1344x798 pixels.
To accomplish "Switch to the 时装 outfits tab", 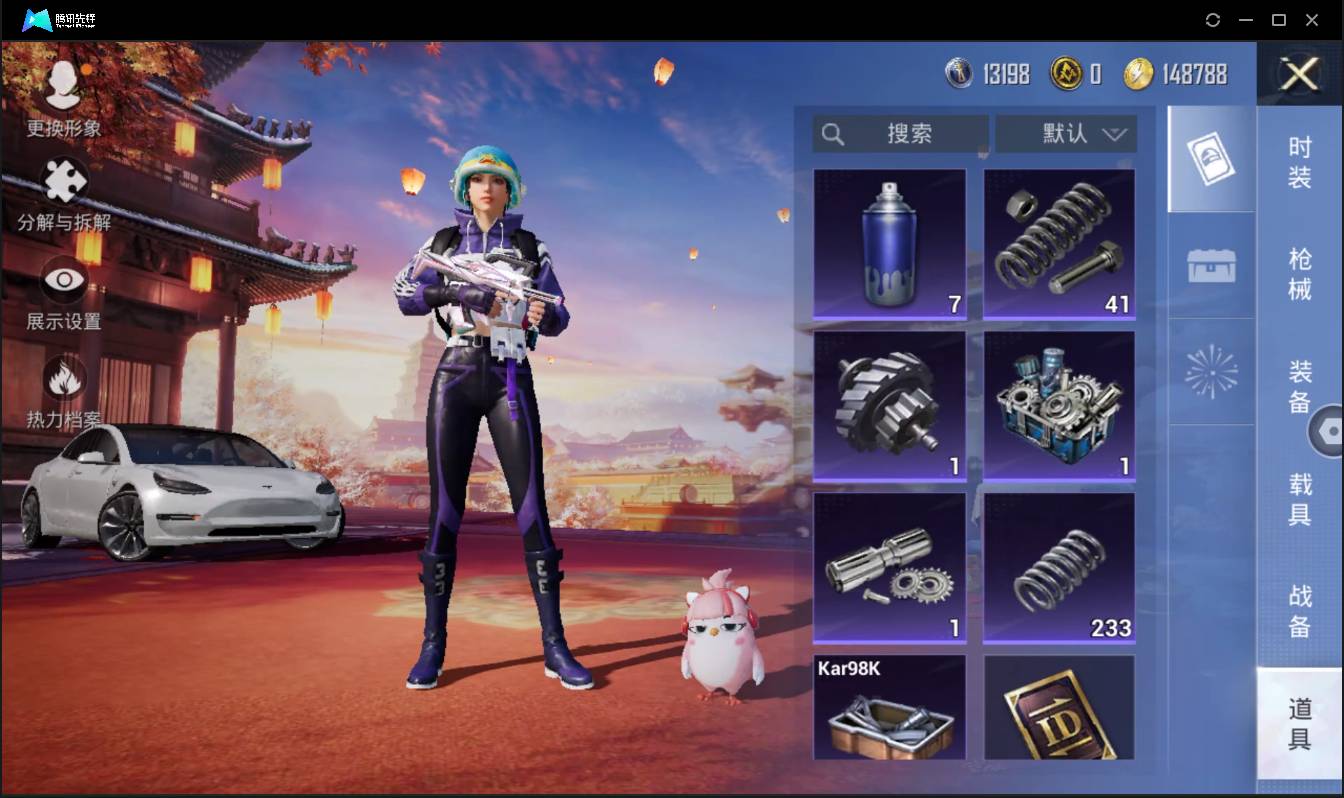I will [x=1299, y=162].
